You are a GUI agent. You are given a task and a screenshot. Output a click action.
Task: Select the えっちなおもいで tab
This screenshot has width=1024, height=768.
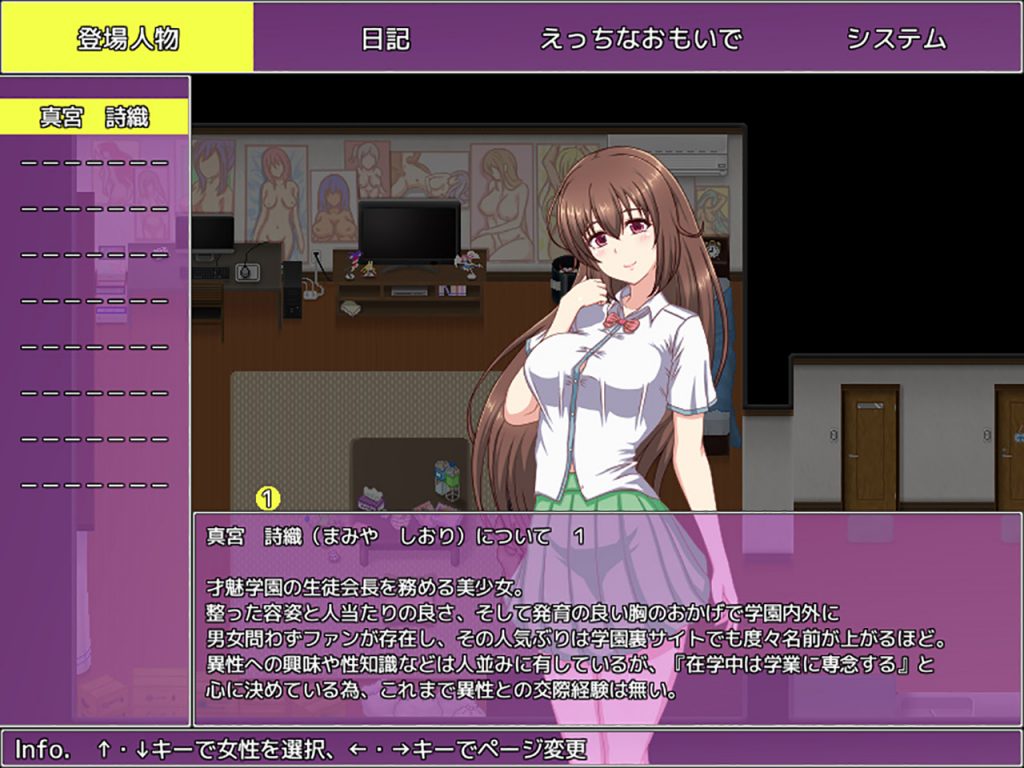(x=641, y=39)
